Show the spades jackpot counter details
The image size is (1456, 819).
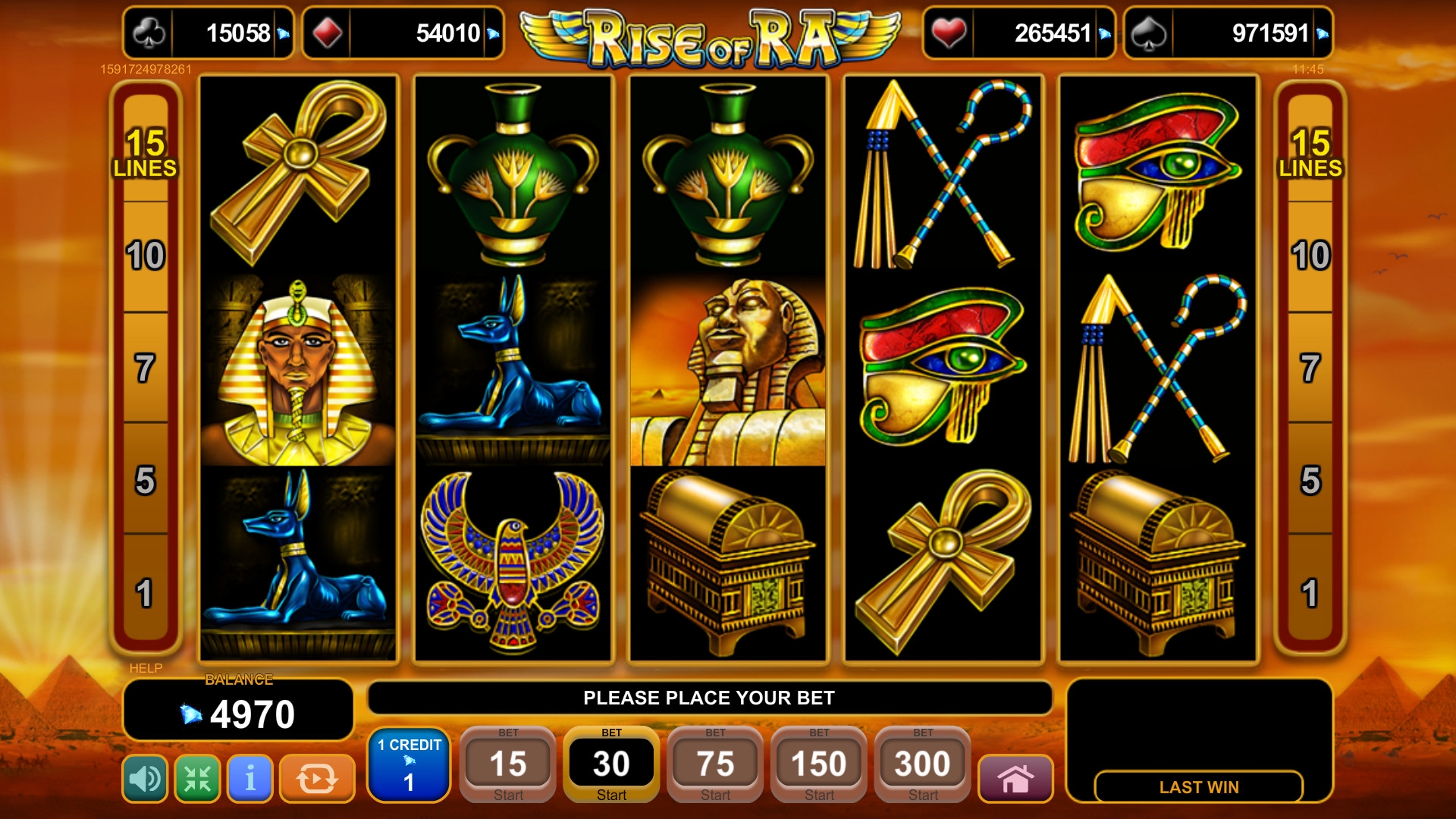pos(1228,33)
